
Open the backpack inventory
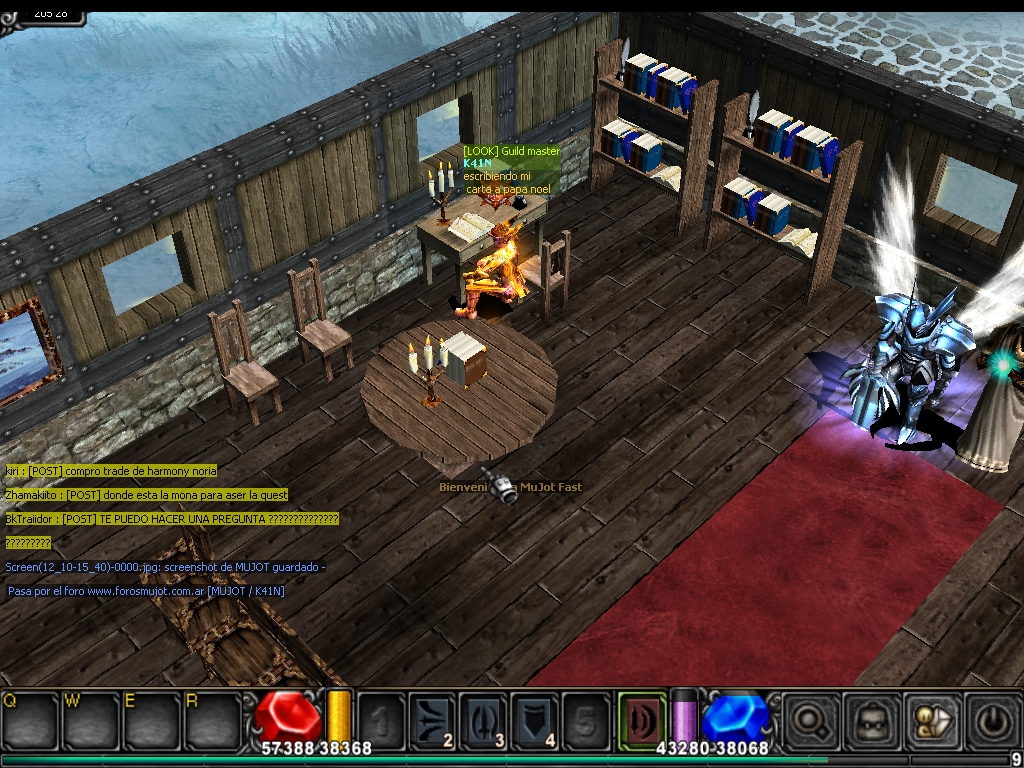(x=869, y=718)
